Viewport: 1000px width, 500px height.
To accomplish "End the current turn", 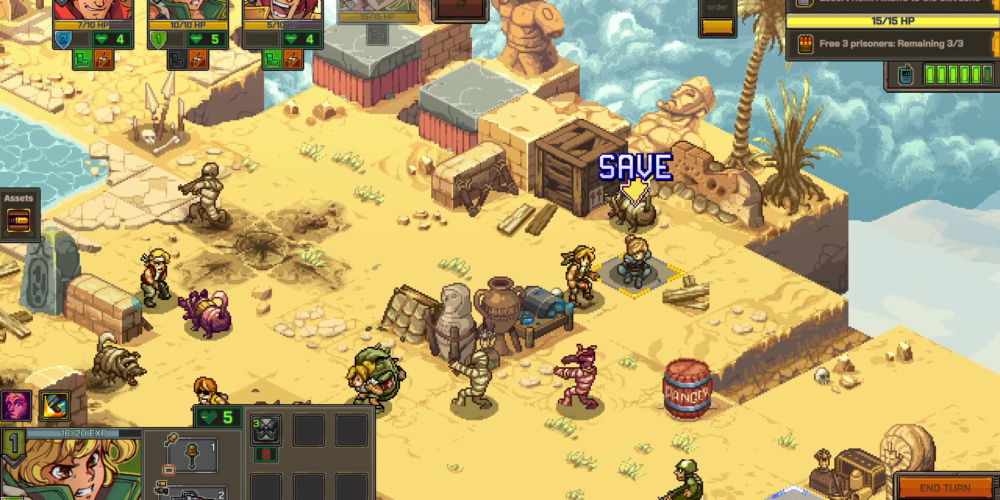I will [x=945, y=487].
